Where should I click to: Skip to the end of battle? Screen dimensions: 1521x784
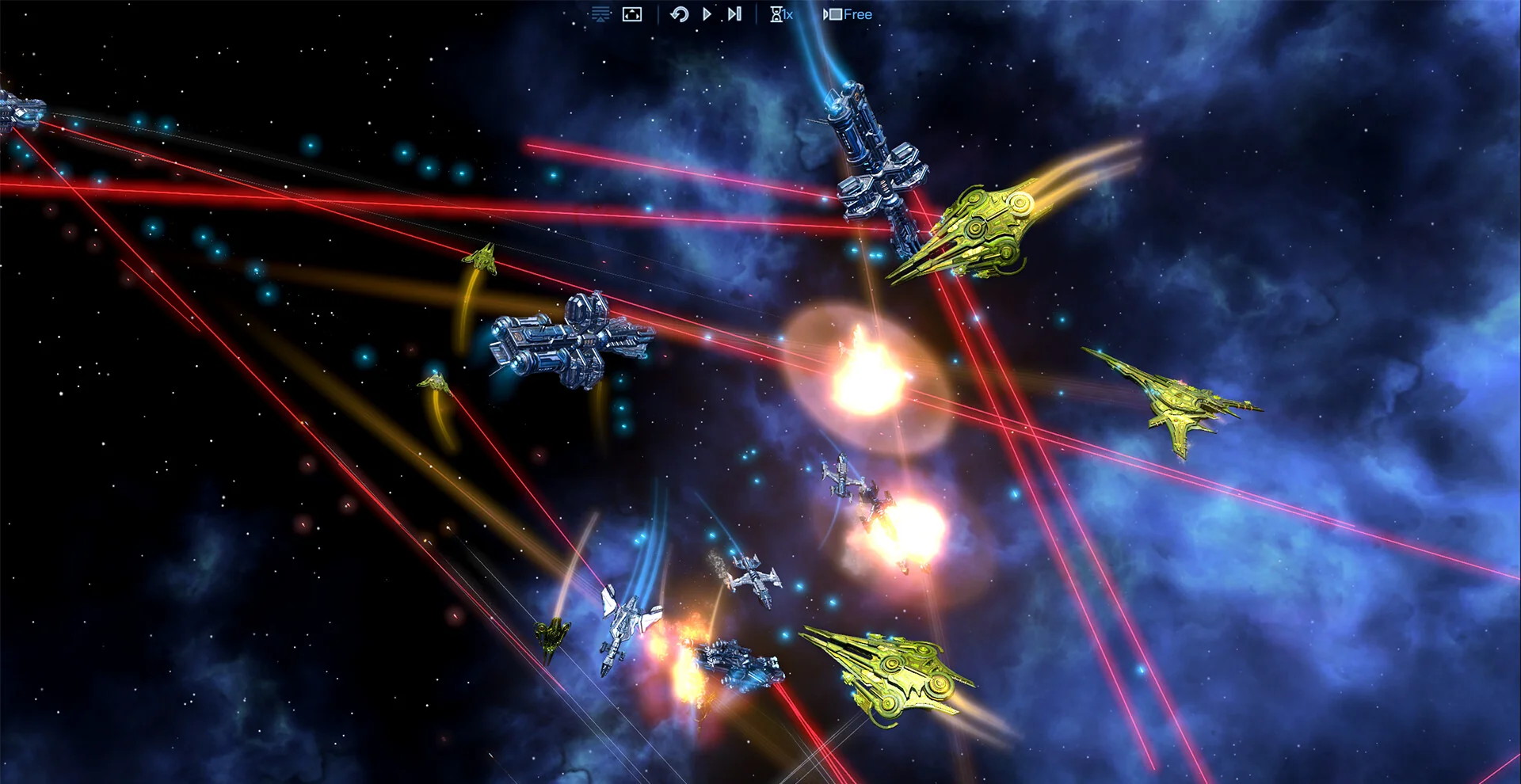(734, 14)
